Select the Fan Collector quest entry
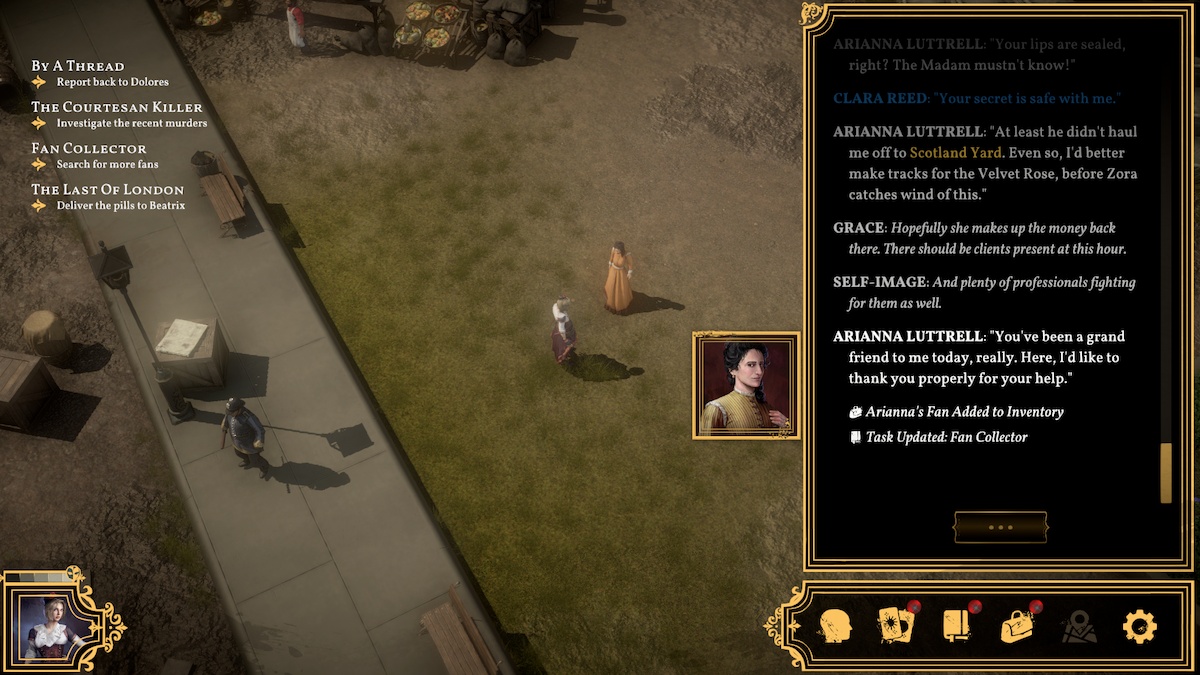This screenshot has height=675, width=1200. 89,148
